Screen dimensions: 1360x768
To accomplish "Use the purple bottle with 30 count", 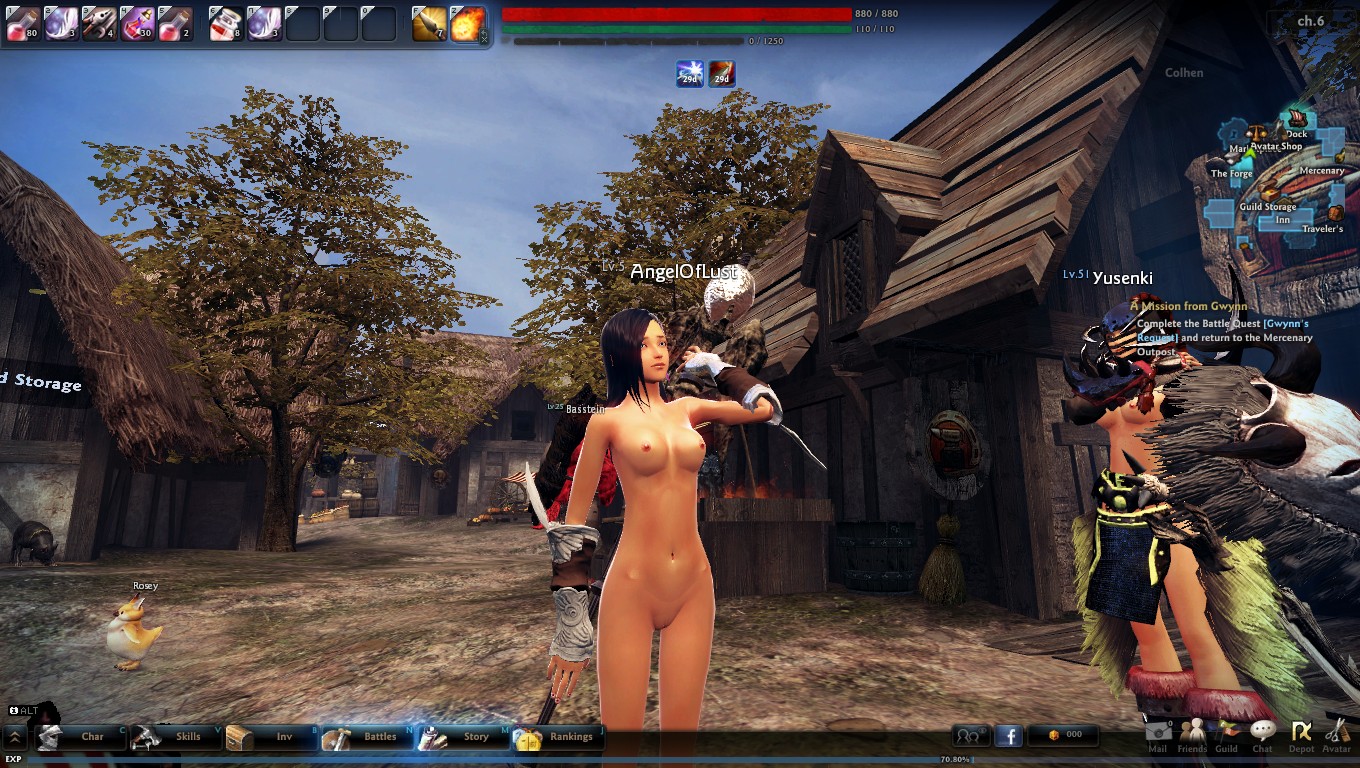I will 137,23.
